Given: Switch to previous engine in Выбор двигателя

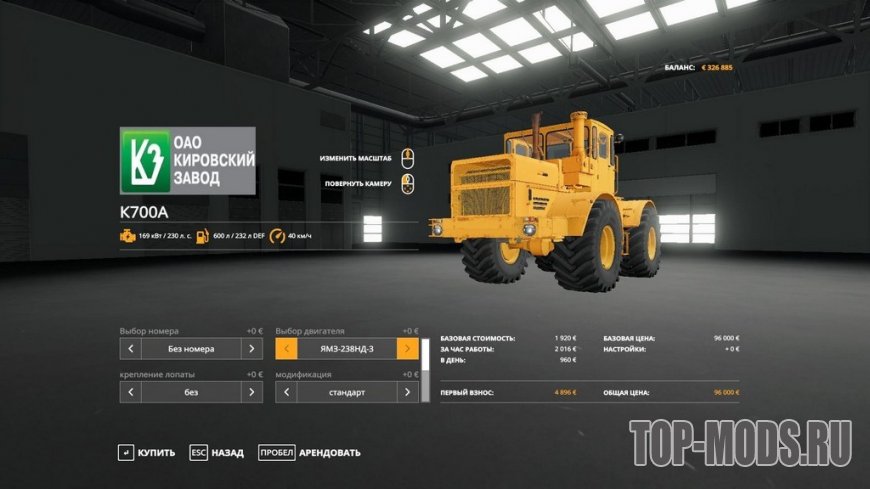Looking at the screenshot, I should (286, 349).
